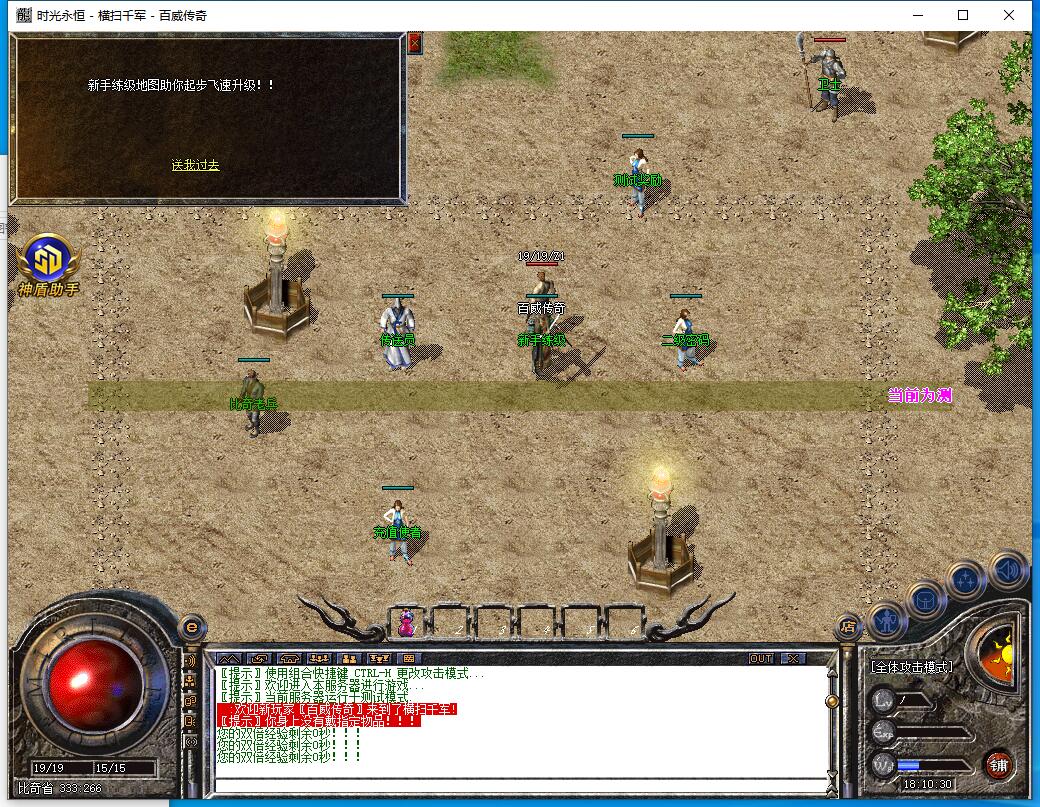Screen dimensions: 1040x807
Task: Click the chat scrollbar's gold knob
Action: [832, 702]
